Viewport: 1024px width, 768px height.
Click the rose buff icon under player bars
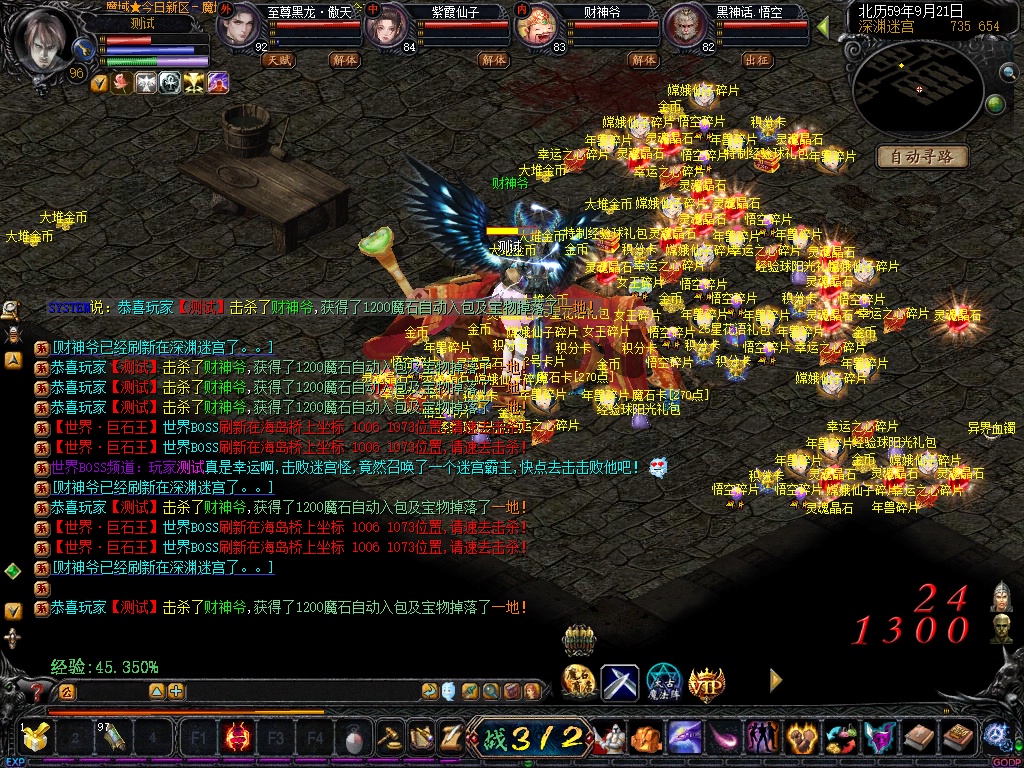click(122, 83)
